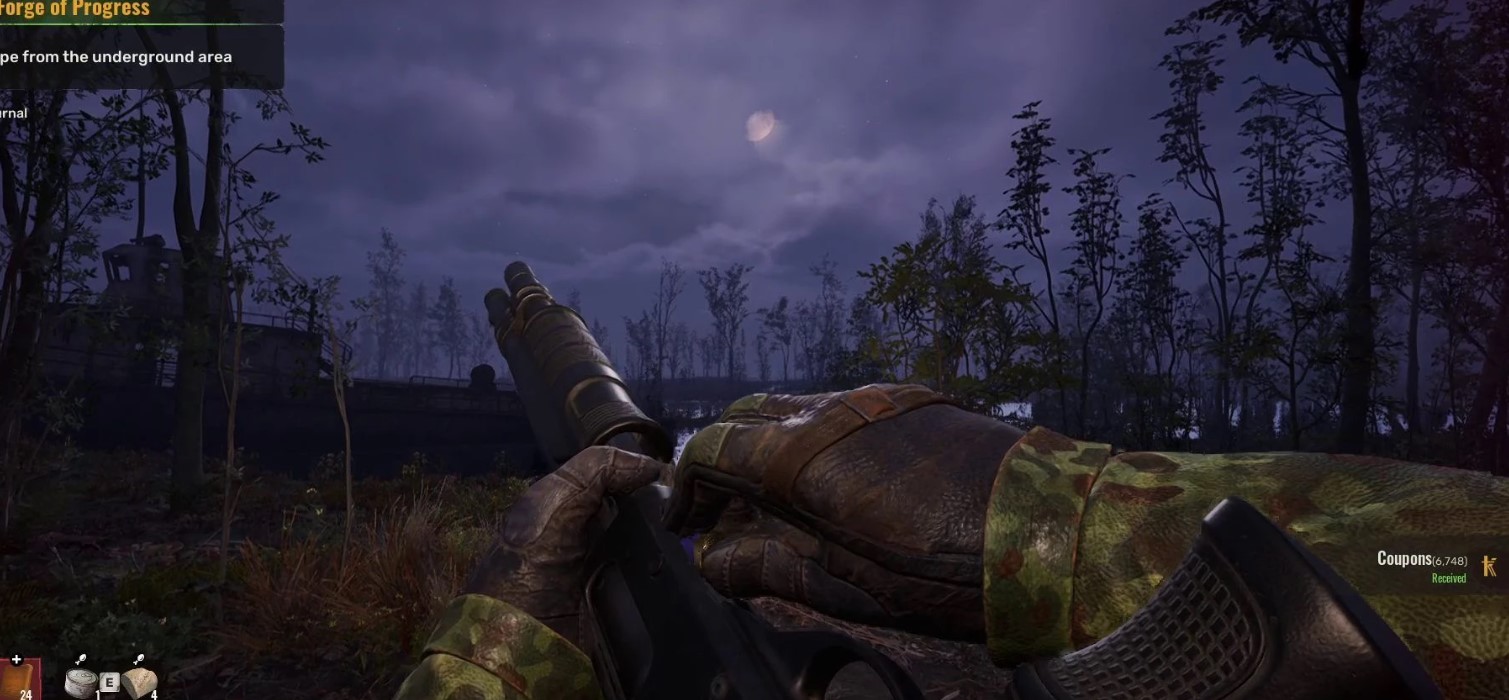The width and height of the screenshot is (1509, 700).
Task: Choose the bread loaf quick slot
Action: [140, 680]
